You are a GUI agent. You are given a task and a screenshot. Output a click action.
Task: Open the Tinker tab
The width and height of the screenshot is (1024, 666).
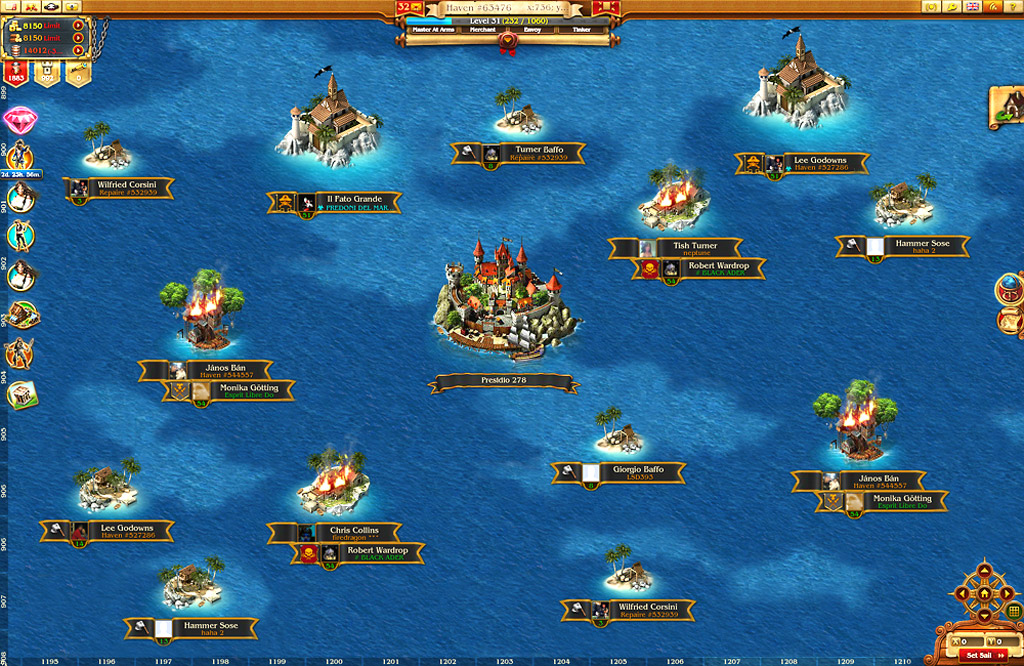point(581,30)
